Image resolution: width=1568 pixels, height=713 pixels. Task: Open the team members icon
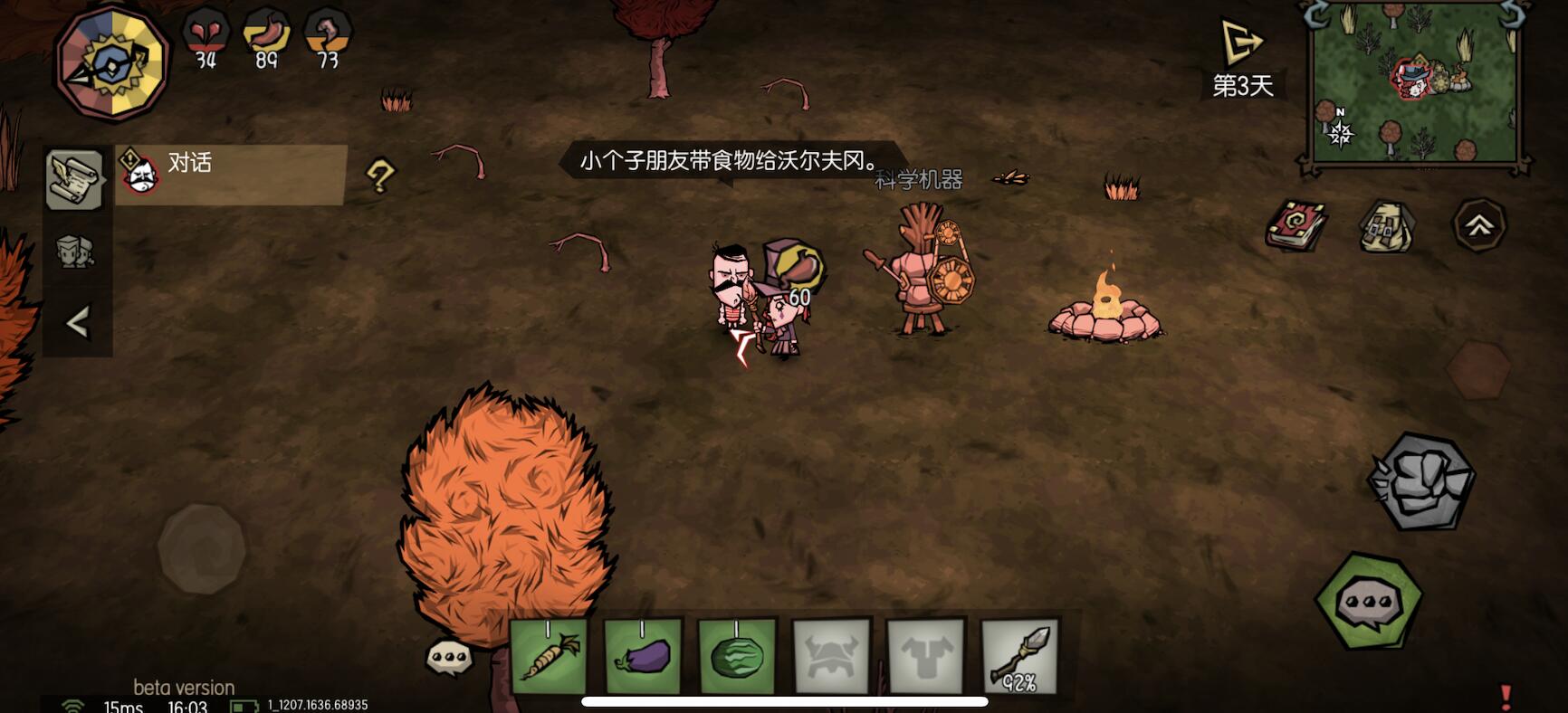point(75,251)
